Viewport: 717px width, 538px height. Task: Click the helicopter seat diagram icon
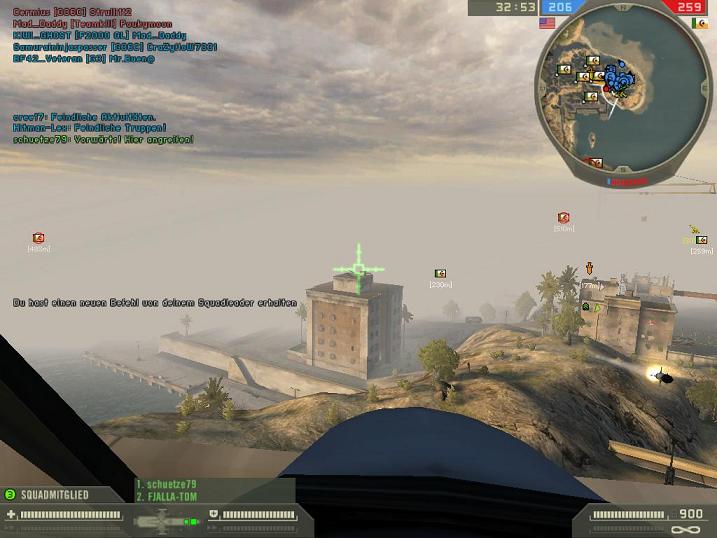(x=160, y=519)
